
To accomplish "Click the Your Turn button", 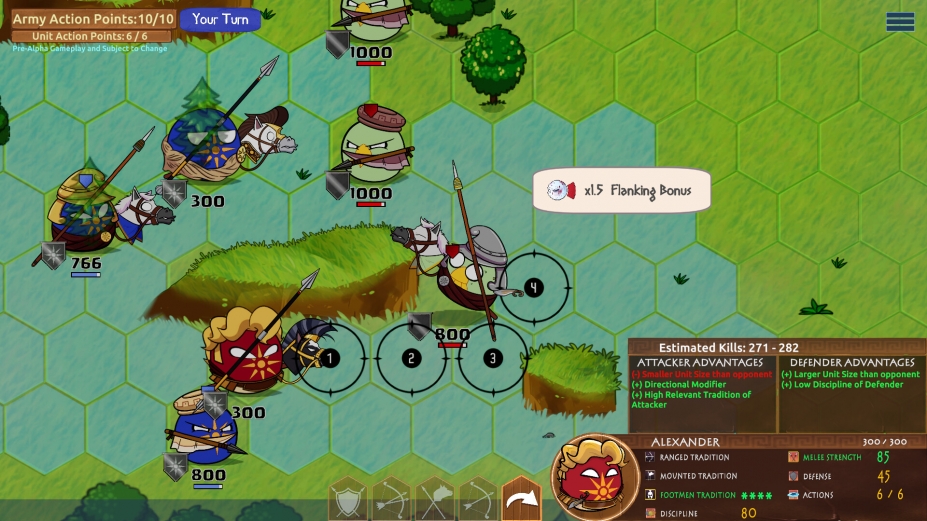I will tap(219, 19).
